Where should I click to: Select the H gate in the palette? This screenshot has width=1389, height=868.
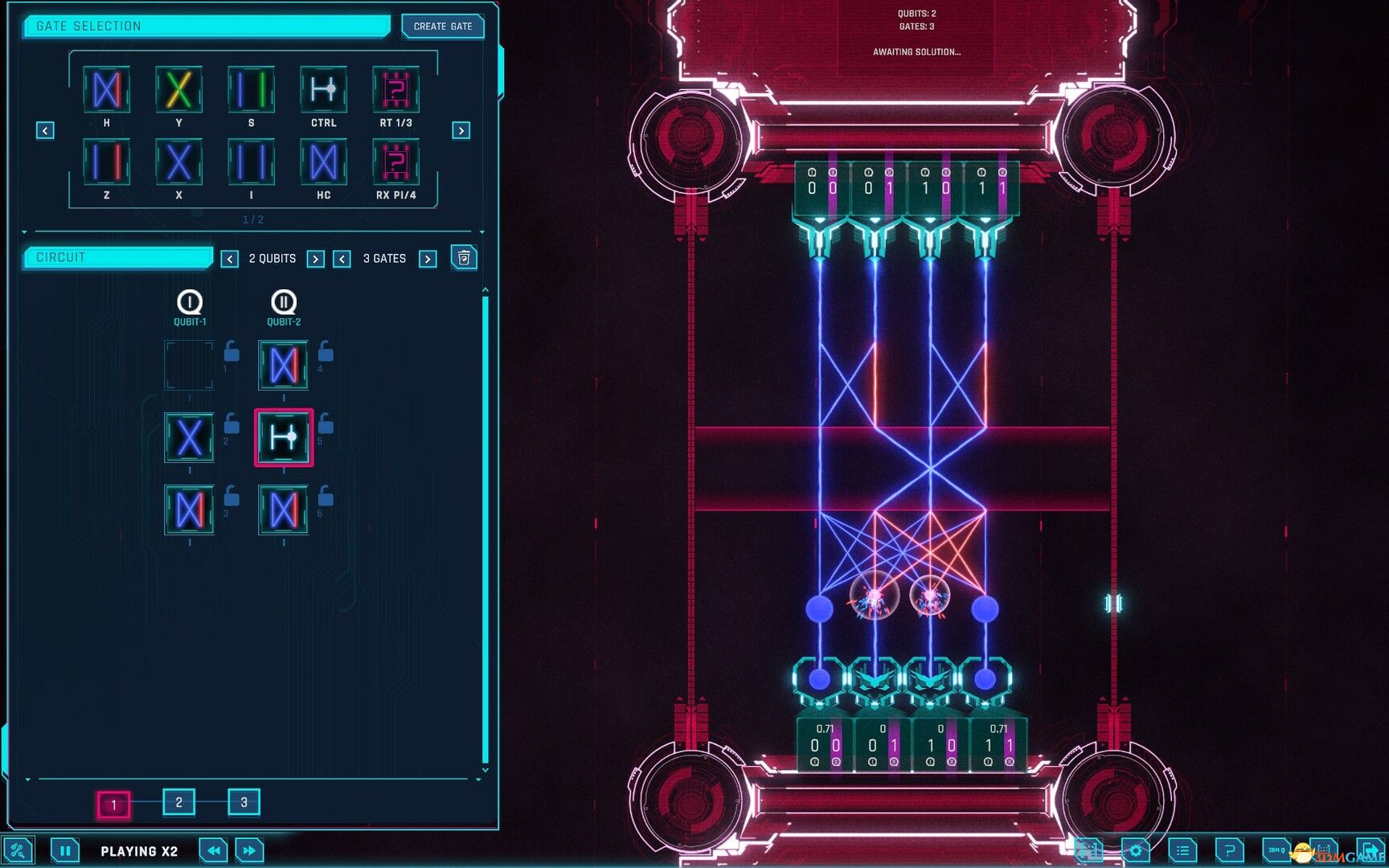coord(106,90)
